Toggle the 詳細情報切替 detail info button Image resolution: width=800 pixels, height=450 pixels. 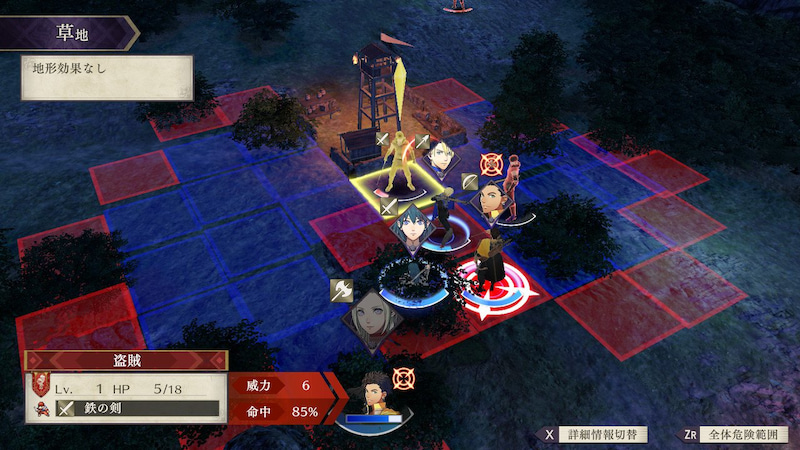(594, 435)
